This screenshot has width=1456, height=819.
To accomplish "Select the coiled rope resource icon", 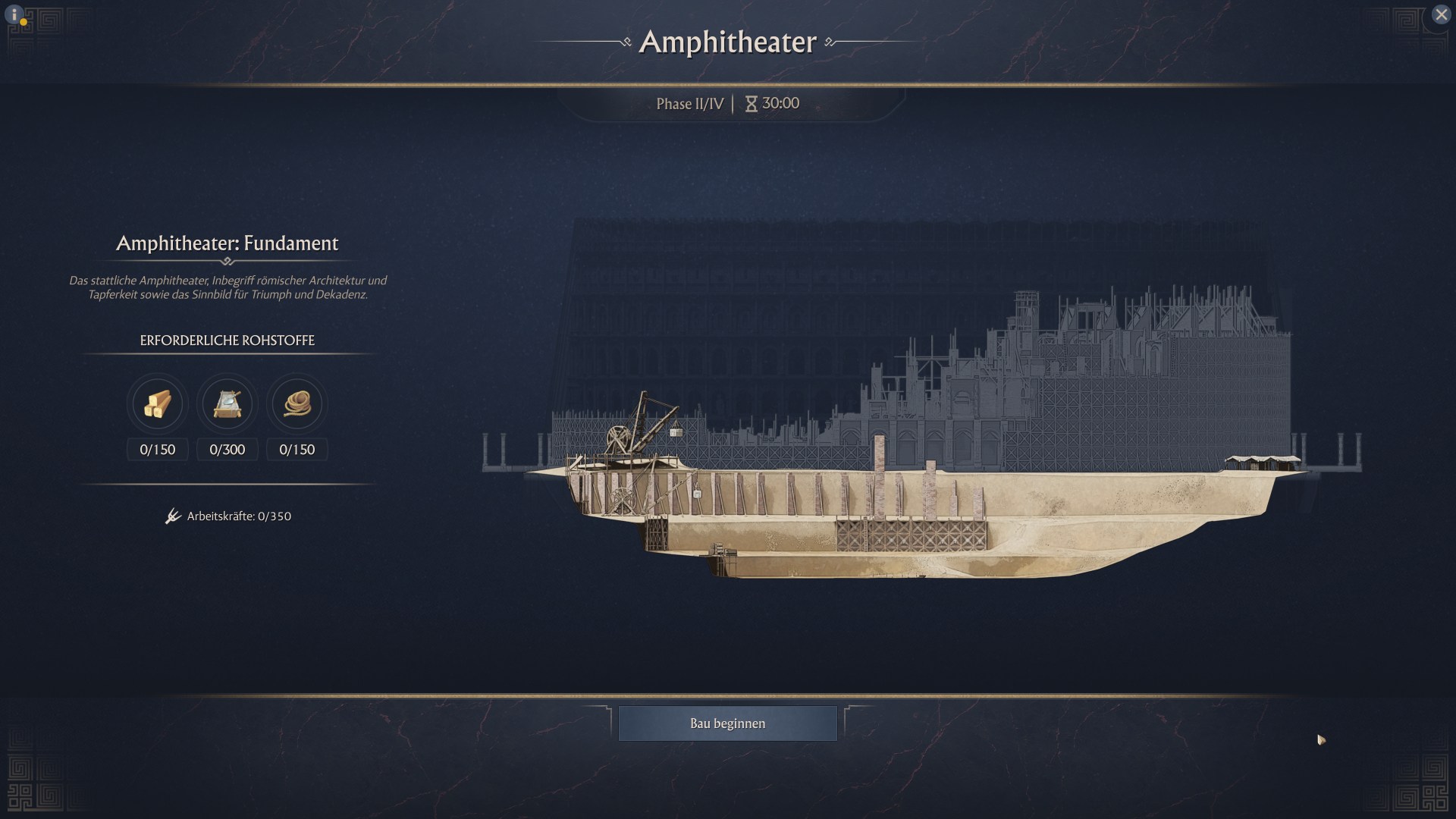I will (x=297, y=404).
